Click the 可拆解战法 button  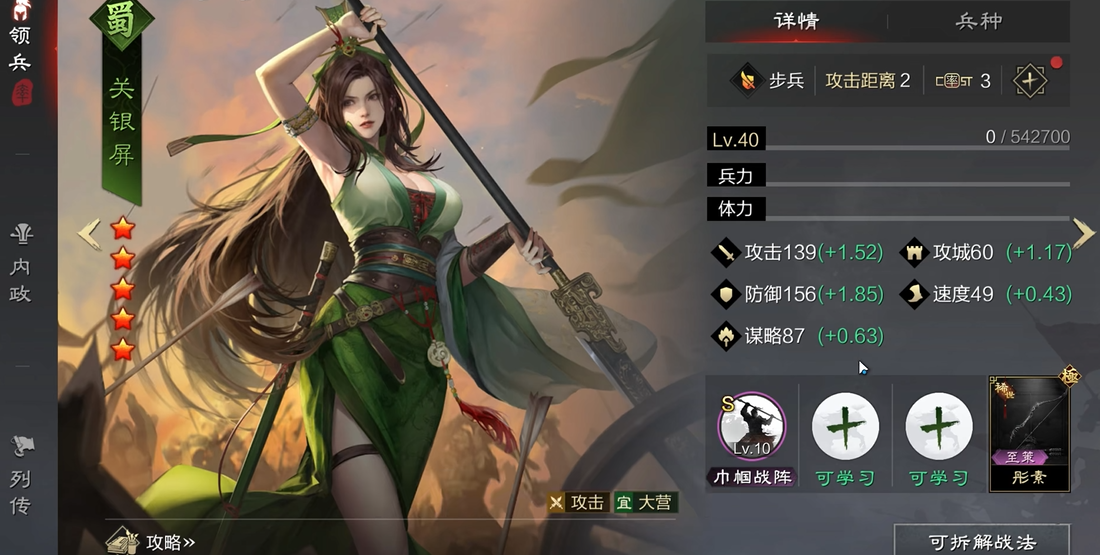981,541
